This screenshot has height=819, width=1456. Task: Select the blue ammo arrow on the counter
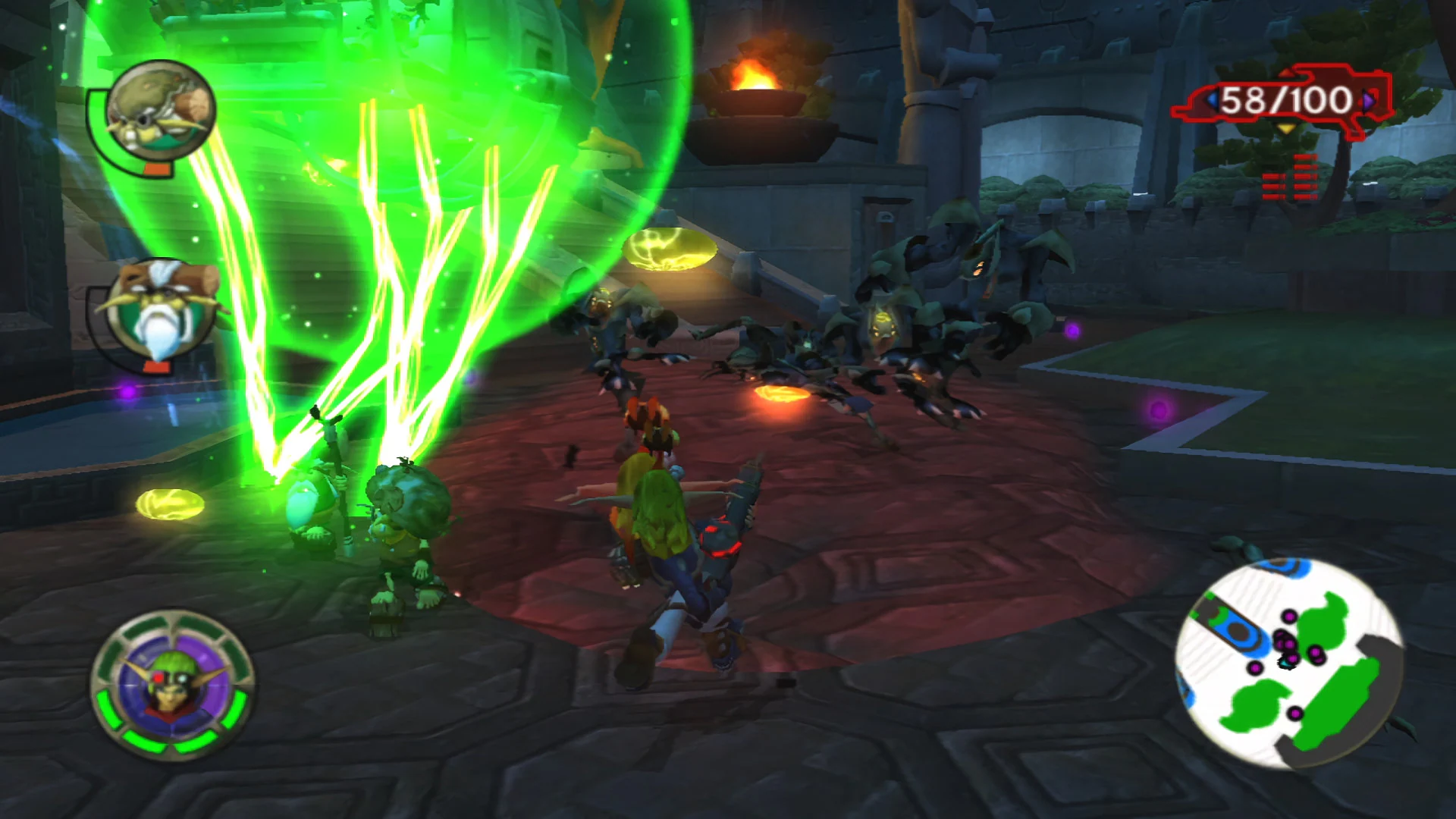(x=1213, y=101)
